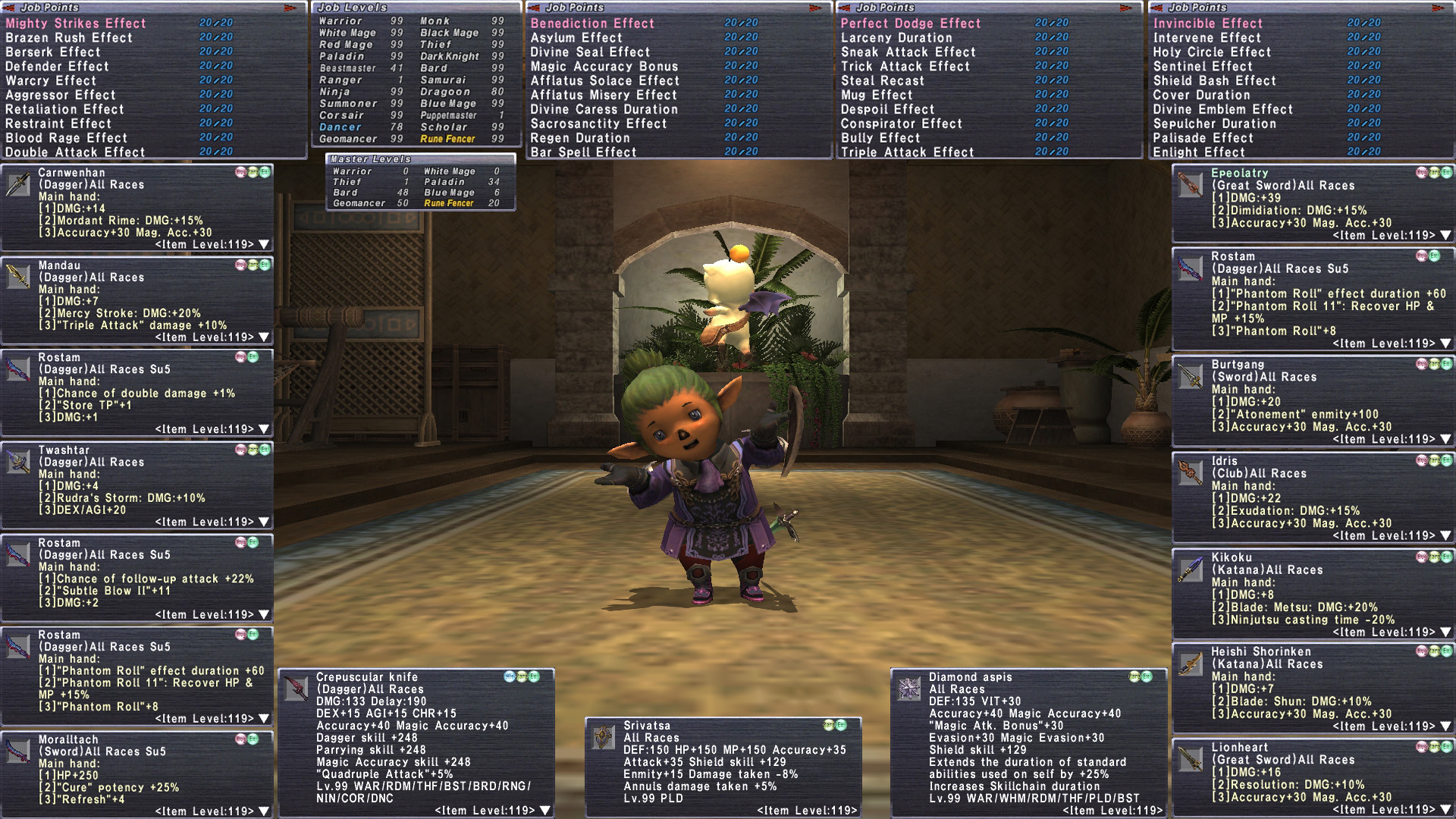
Task: Choose the Benediction Effect job point
Action: 592,24
